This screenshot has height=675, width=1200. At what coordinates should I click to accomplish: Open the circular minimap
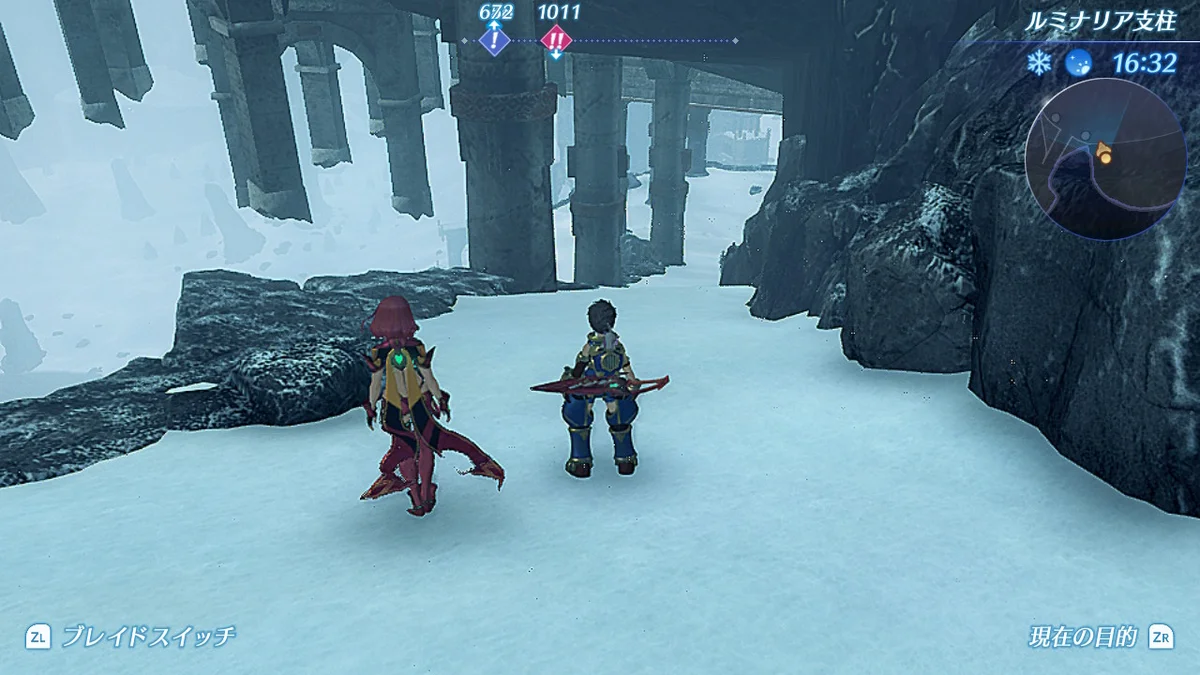[1105, 161]
